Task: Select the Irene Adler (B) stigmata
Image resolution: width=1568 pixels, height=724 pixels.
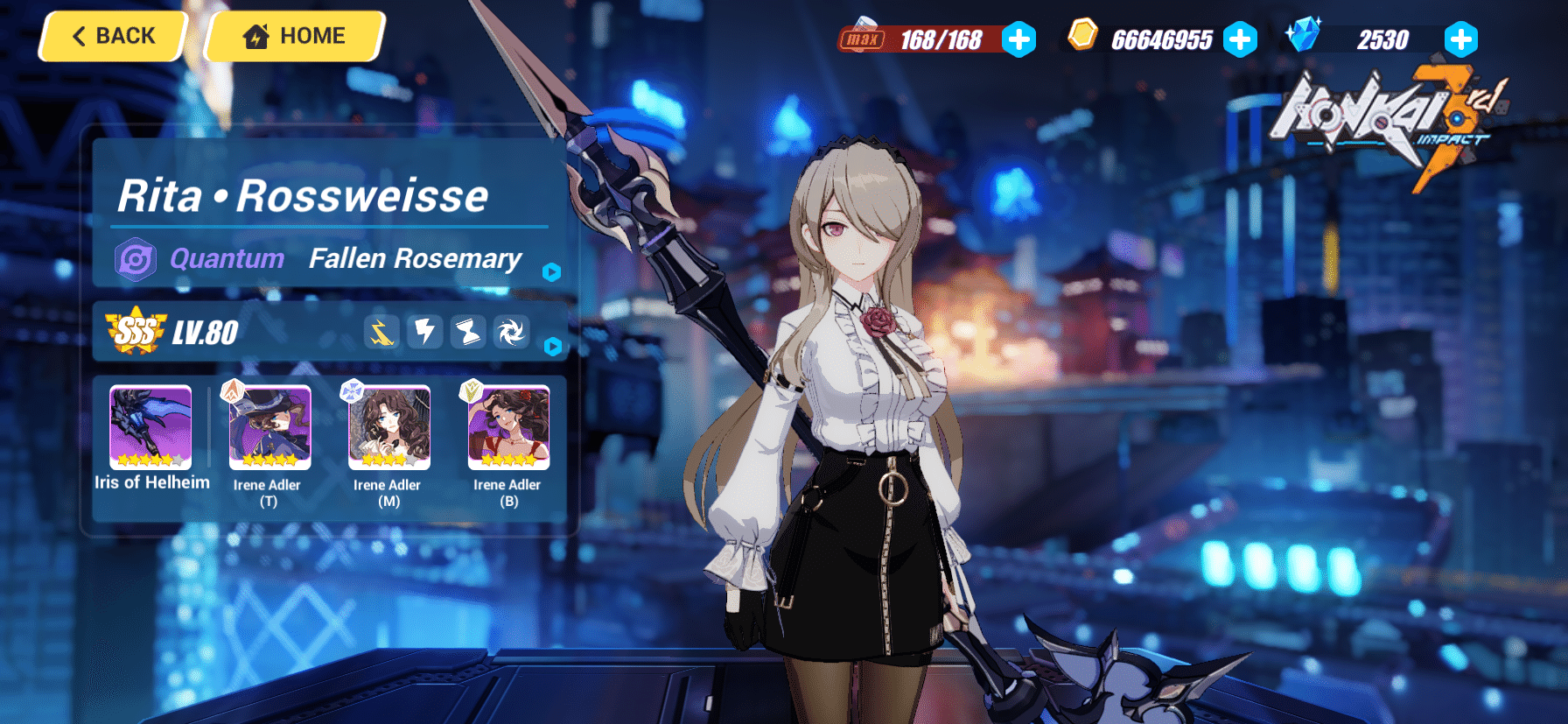Action: [x=507, y=427]
